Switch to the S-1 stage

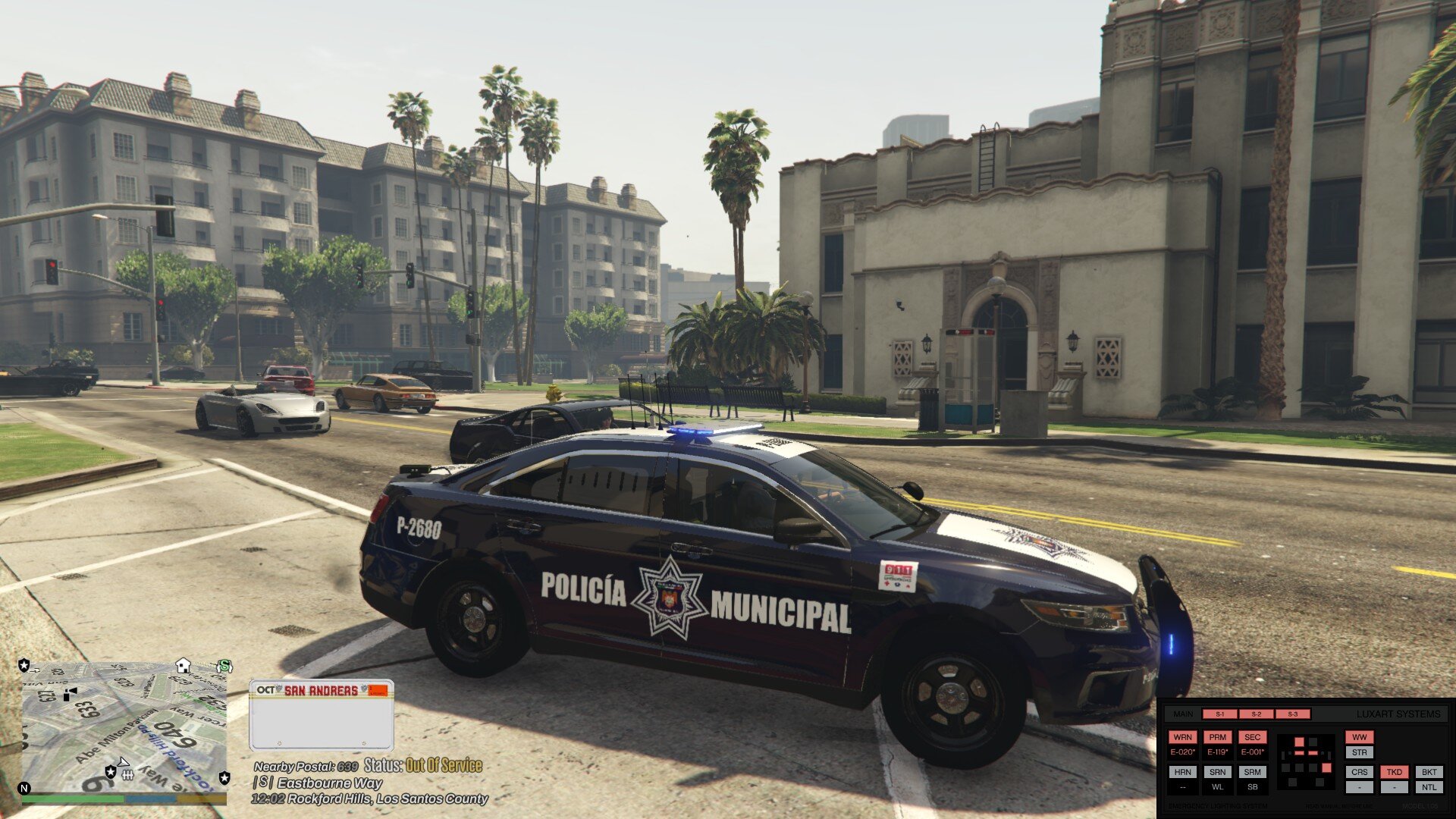(x=1220, y=714)
